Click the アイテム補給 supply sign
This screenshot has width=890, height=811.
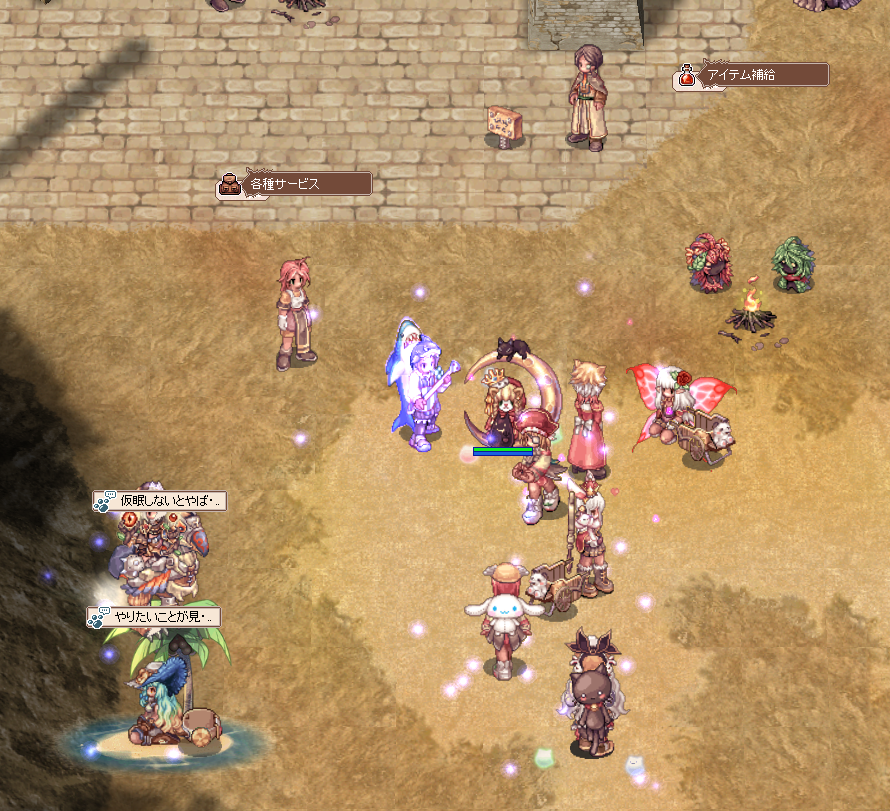pyautogui.click(x=752, y=75)
